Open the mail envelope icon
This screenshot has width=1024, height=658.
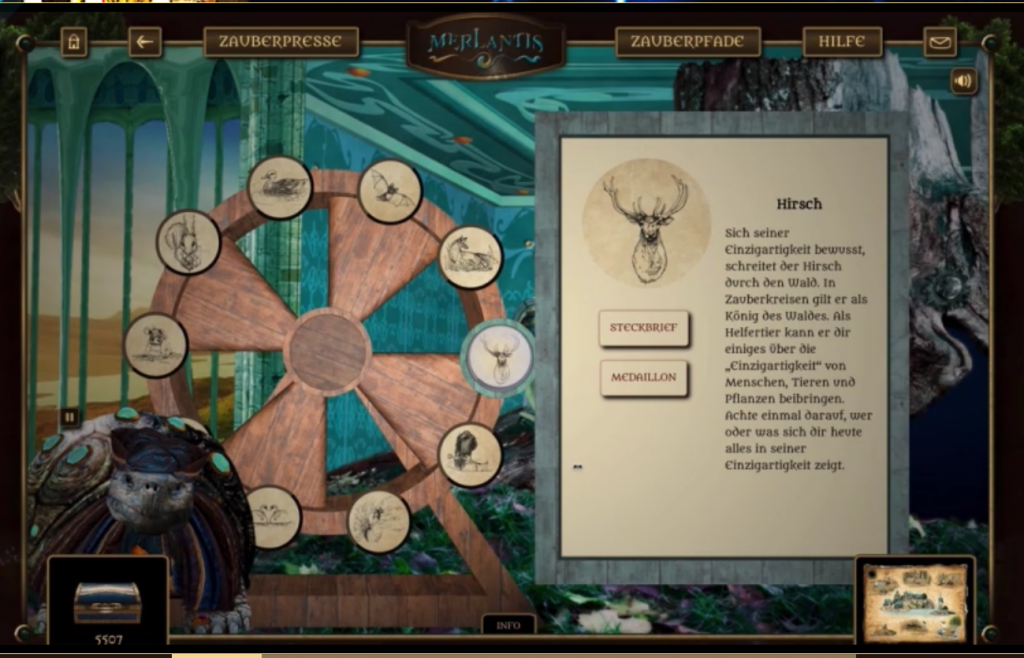pos(939,42)
